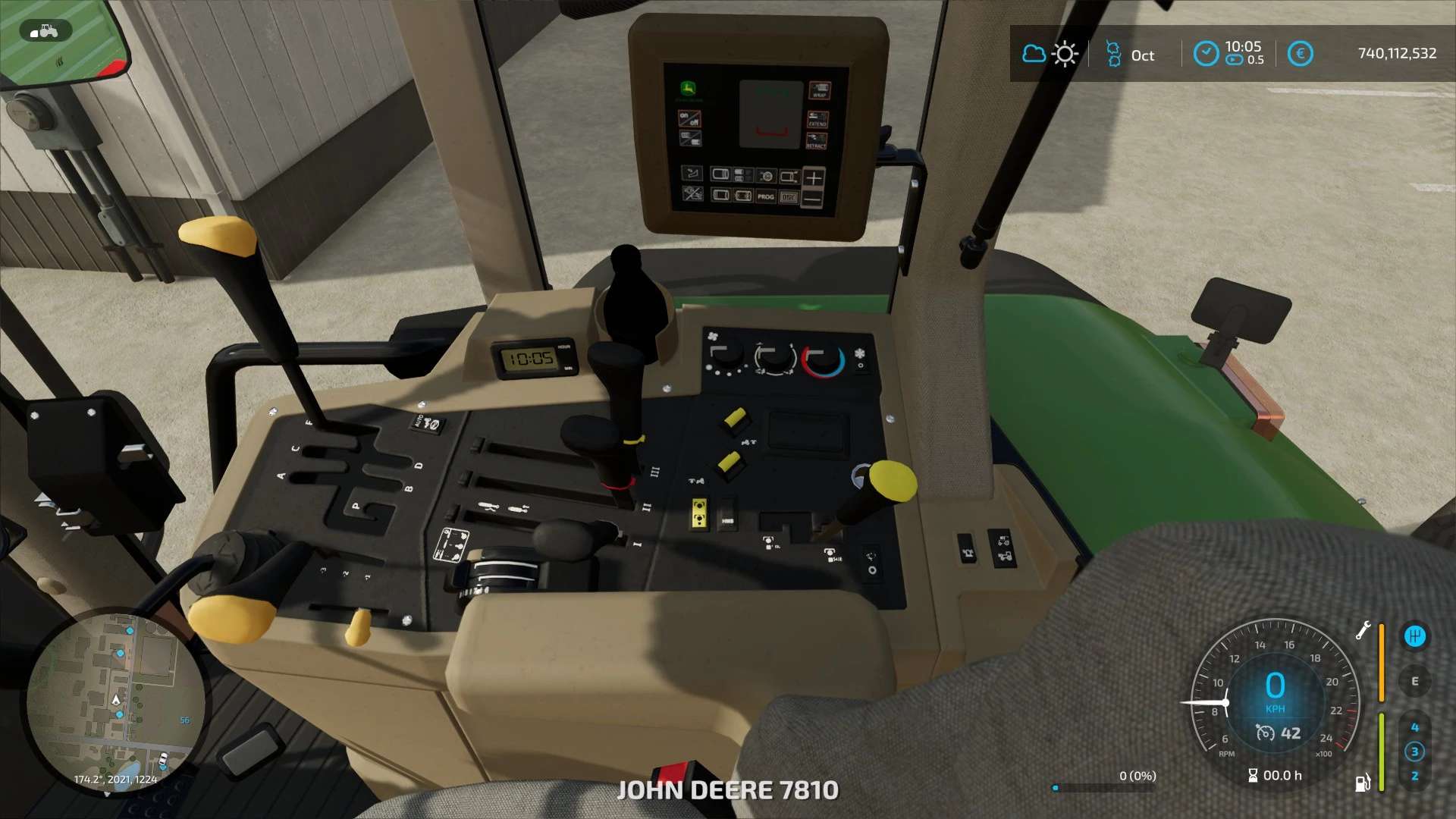
Task: Select the clock icon beside the time
Action: pyautogui.click(x=1206, y=54)
